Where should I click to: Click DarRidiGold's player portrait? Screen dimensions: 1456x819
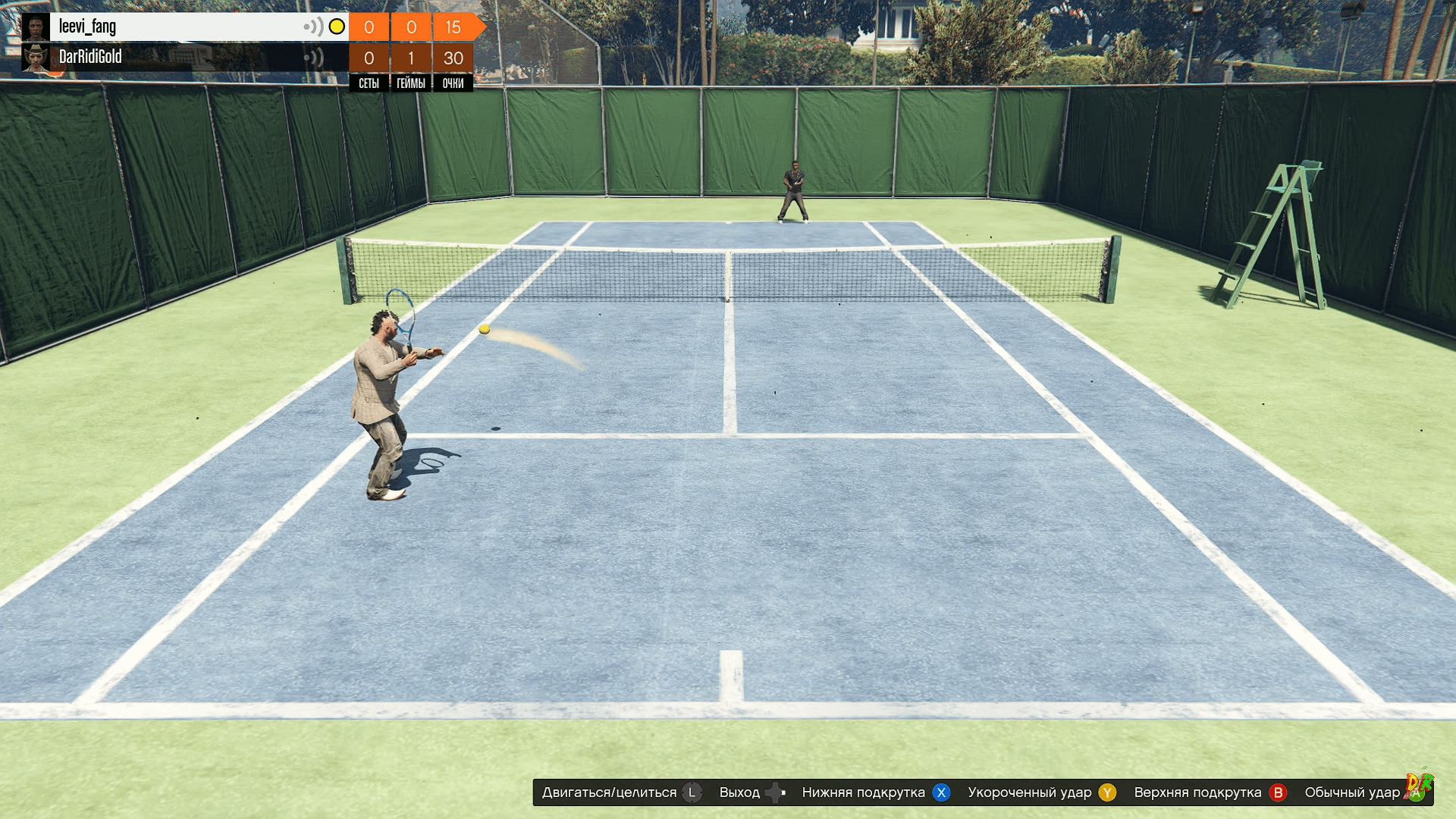tap(36, 58)
